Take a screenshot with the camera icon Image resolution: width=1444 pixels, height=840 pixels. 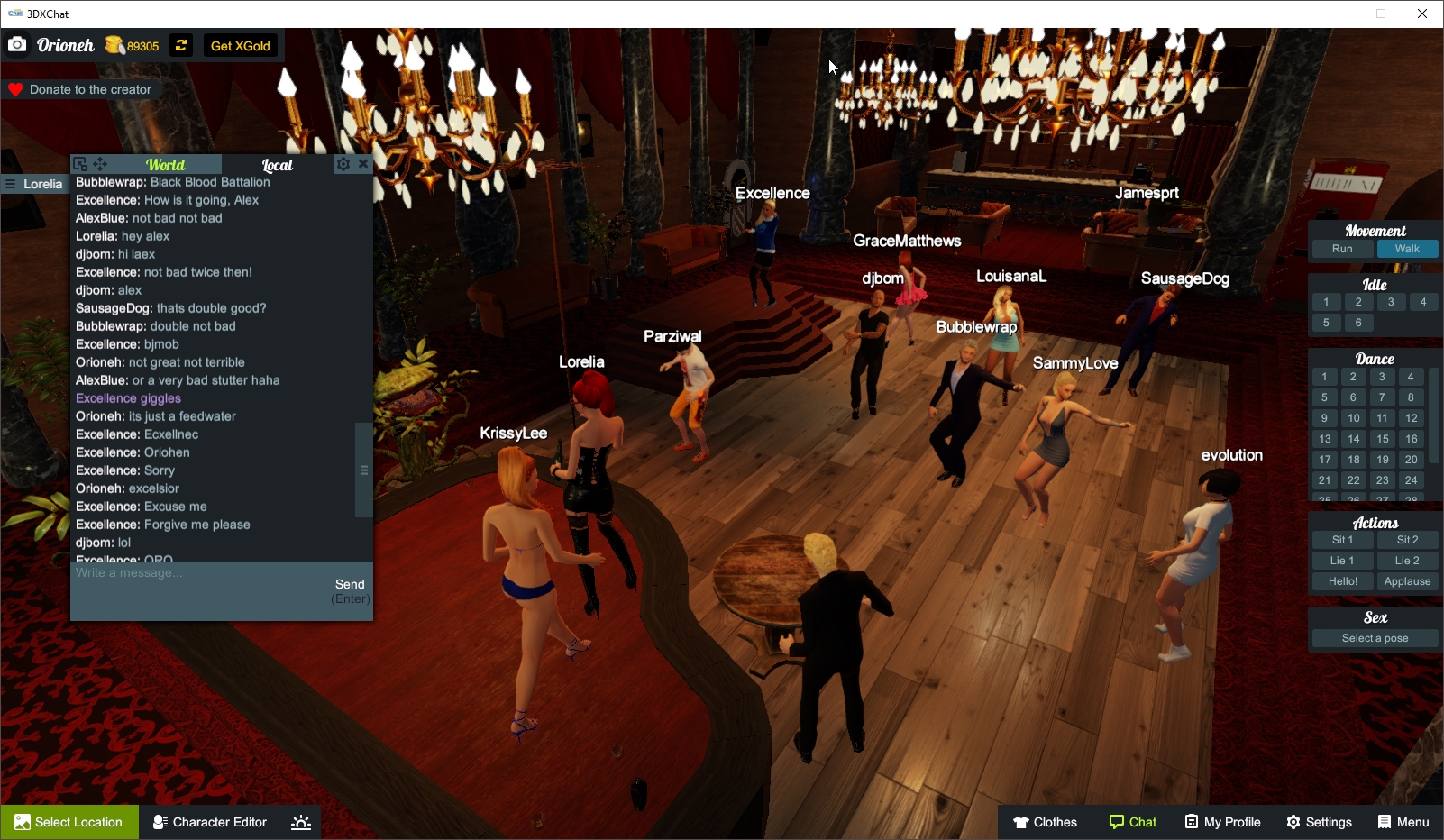click(16, 44)
